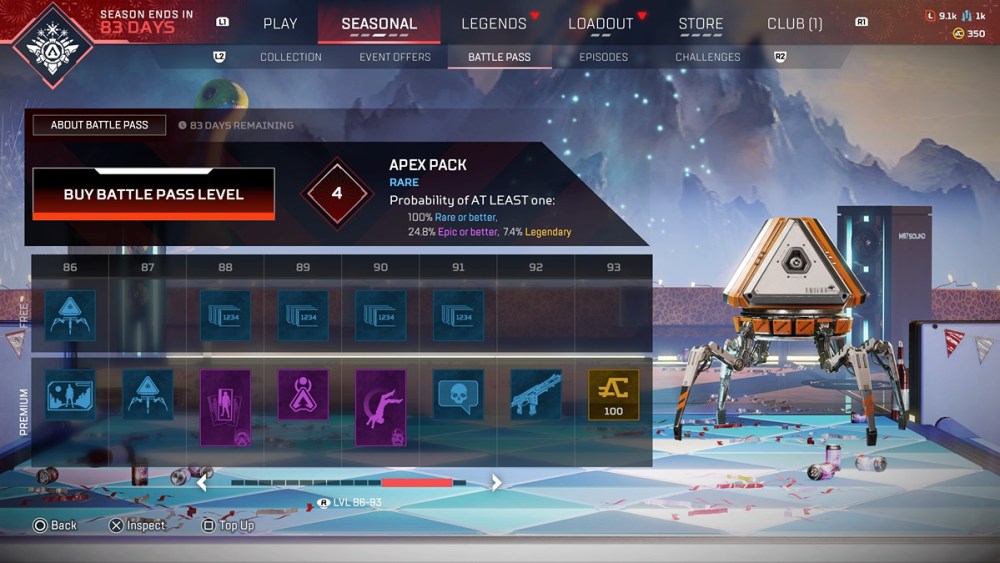Go to previous battle pass levels page
This screenshot has width=1000, height=563.
coord(202,483)
